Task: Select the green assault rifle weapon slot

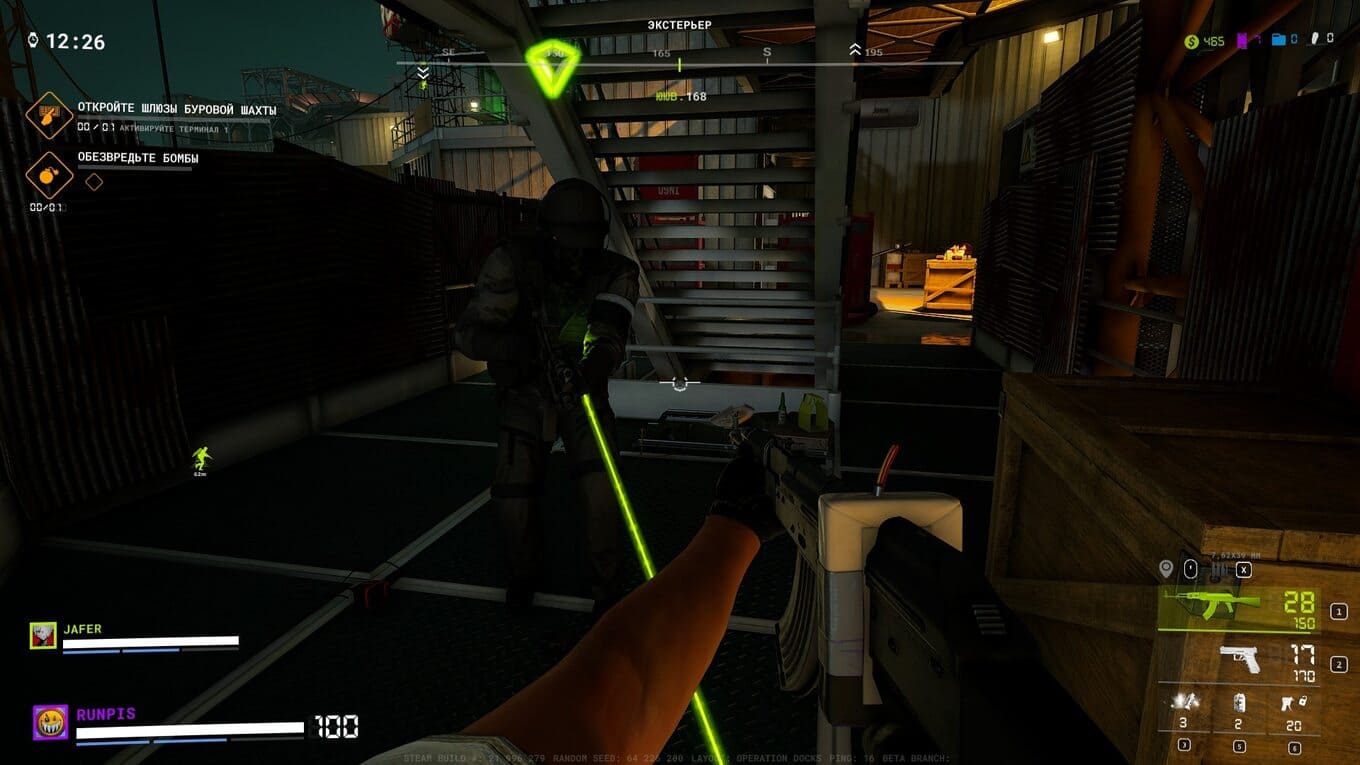Action: 1217,602
